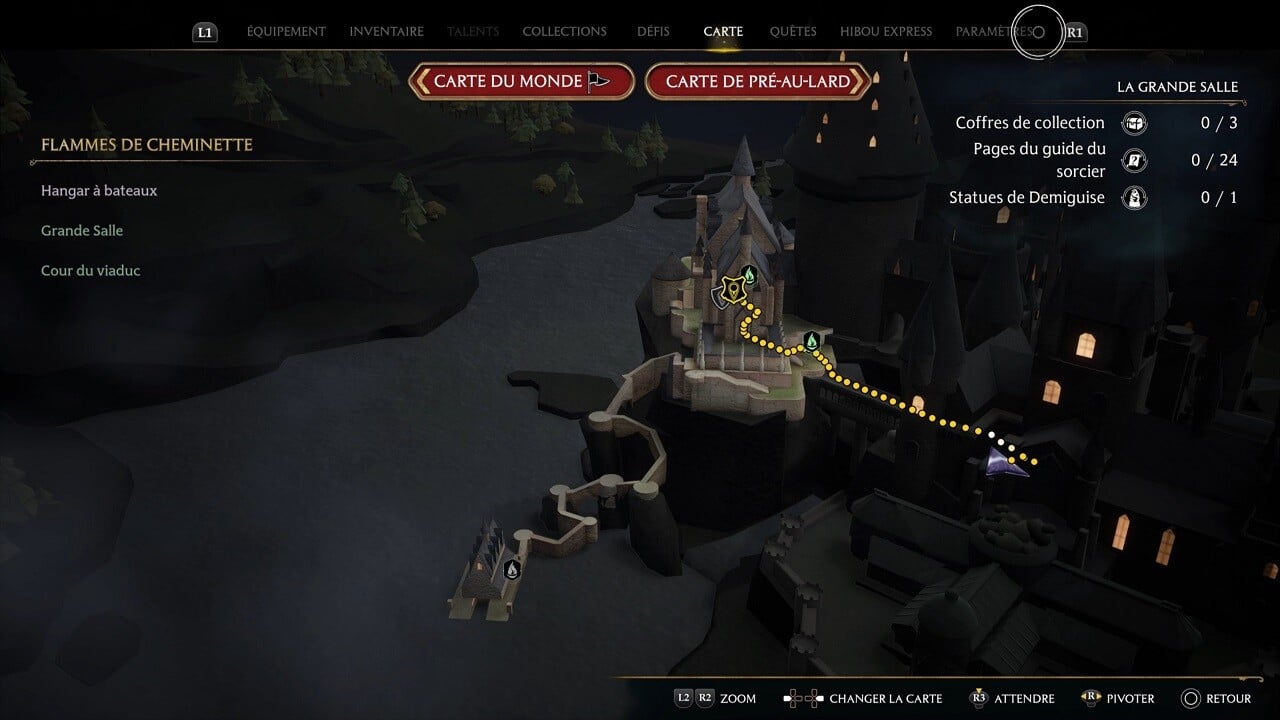Select the yellow quest shield marker

[734, 291]
